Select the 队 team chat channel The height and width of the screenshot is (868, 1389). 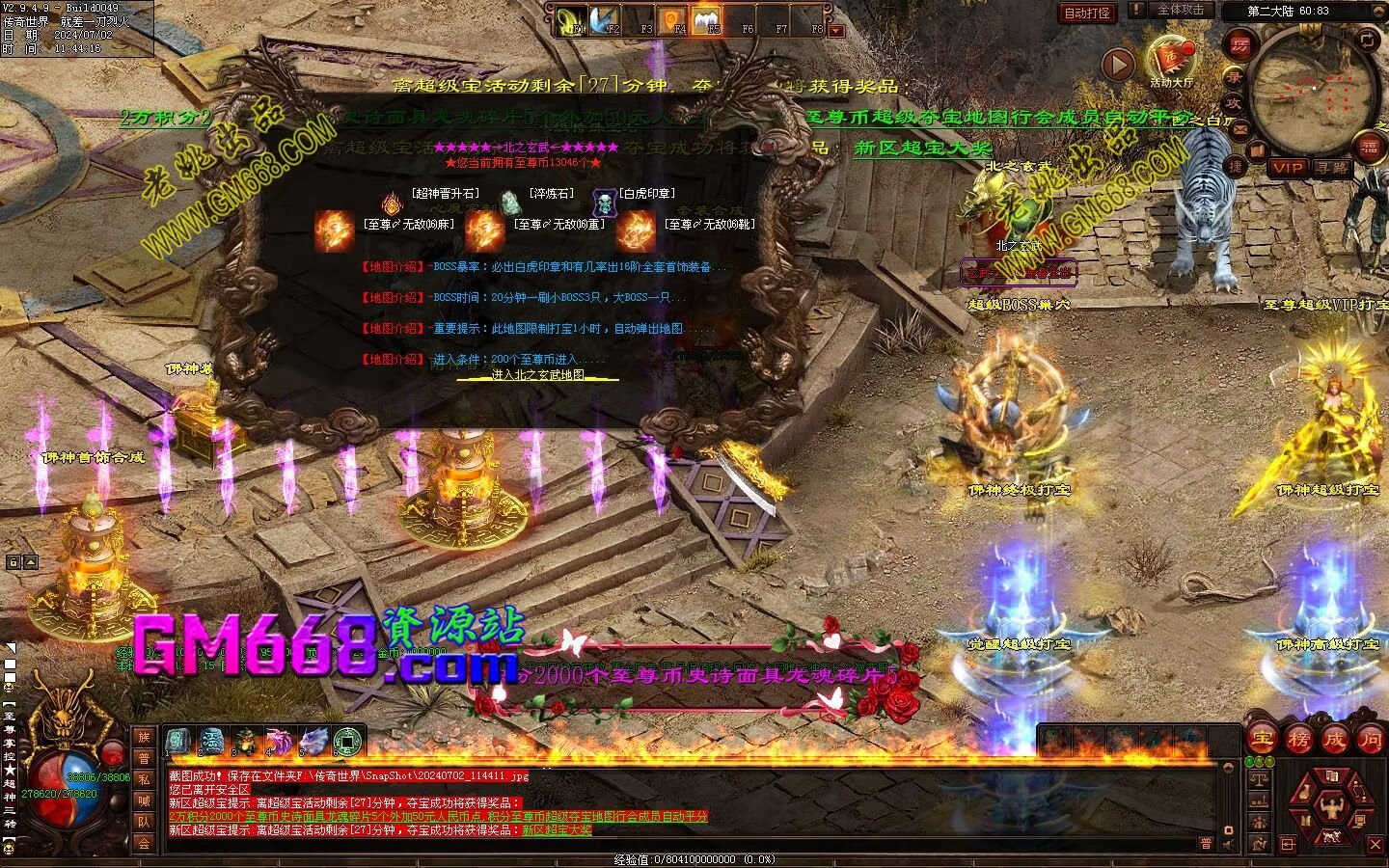coord(144,822)
